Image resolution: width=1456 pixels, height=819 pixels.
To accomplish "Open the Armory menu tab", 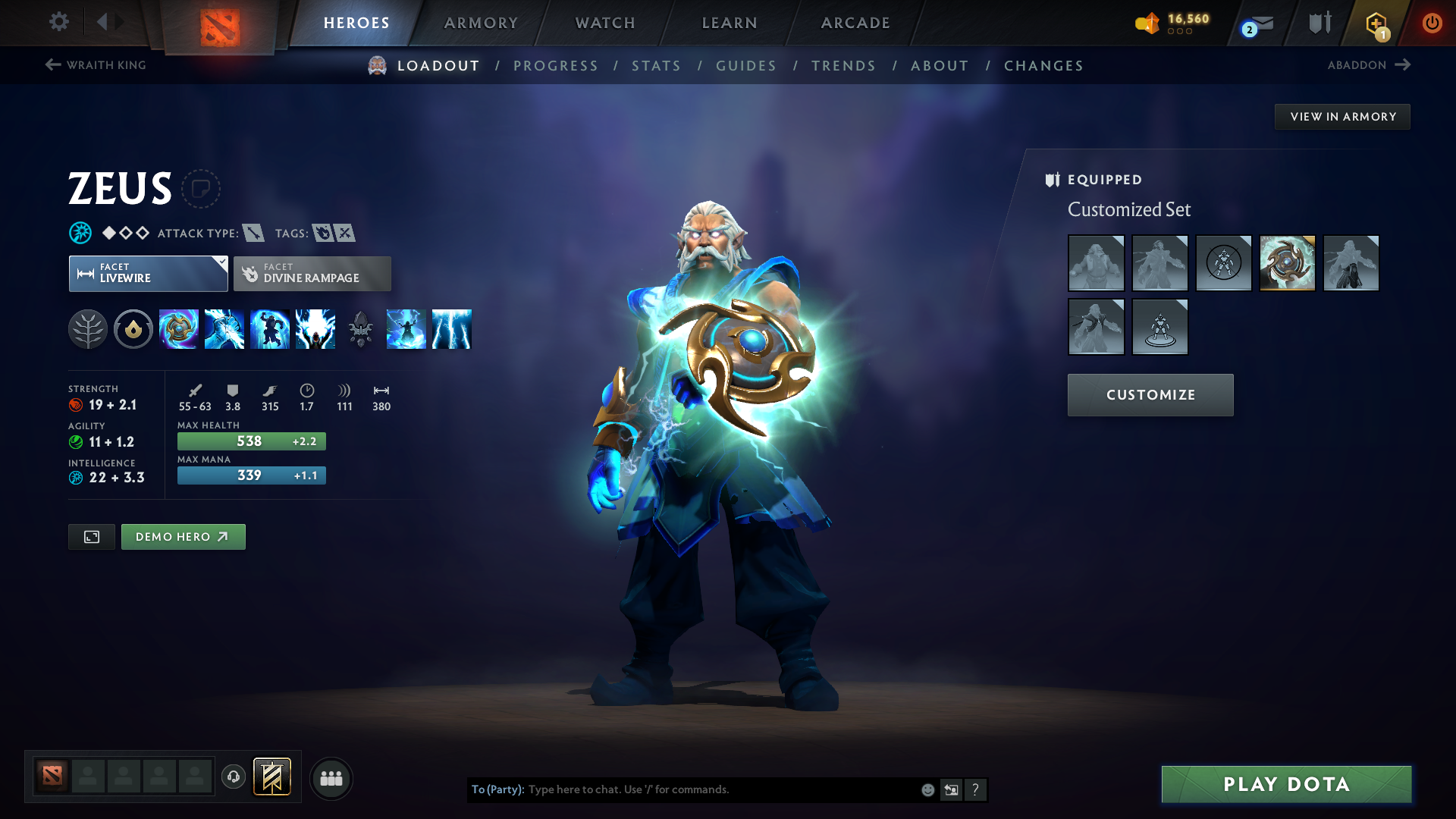I will [481, 23].
